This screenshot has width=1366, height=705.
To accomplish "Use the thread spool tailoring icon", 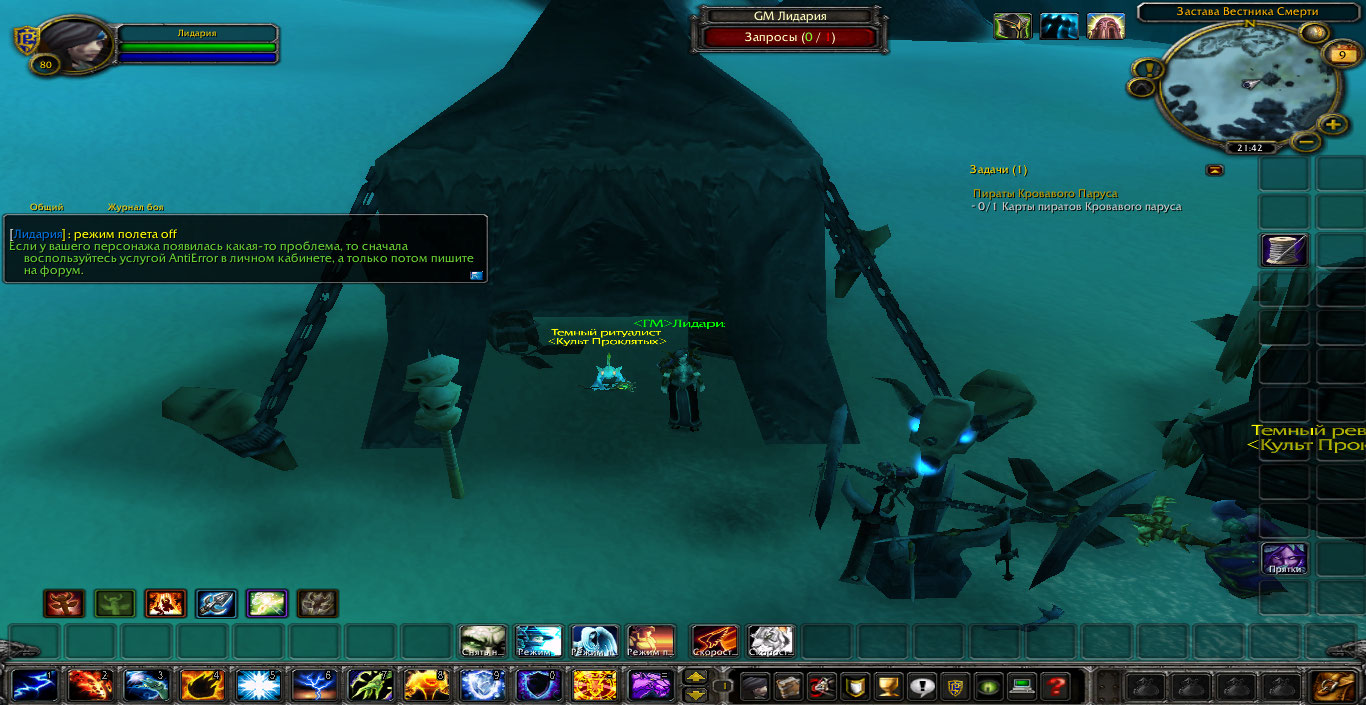I will 1284,250.
